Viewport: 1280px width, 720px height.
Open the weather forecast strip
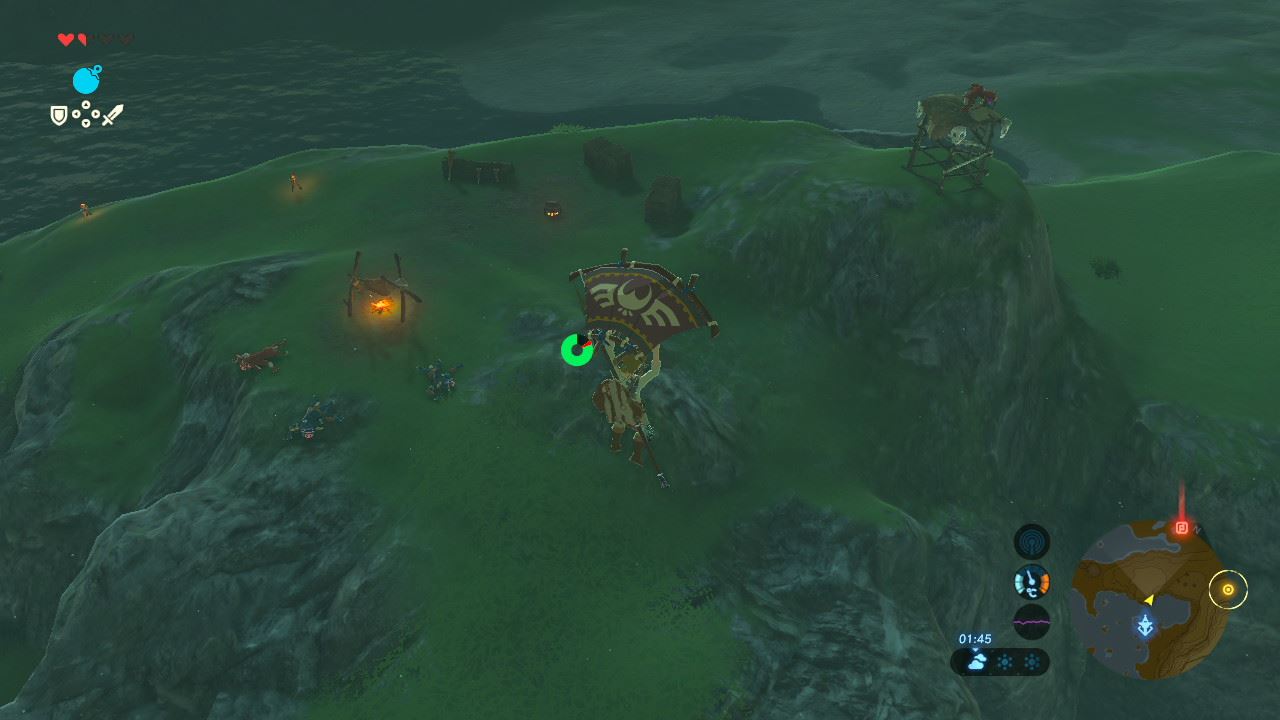tap(1000, 661)
